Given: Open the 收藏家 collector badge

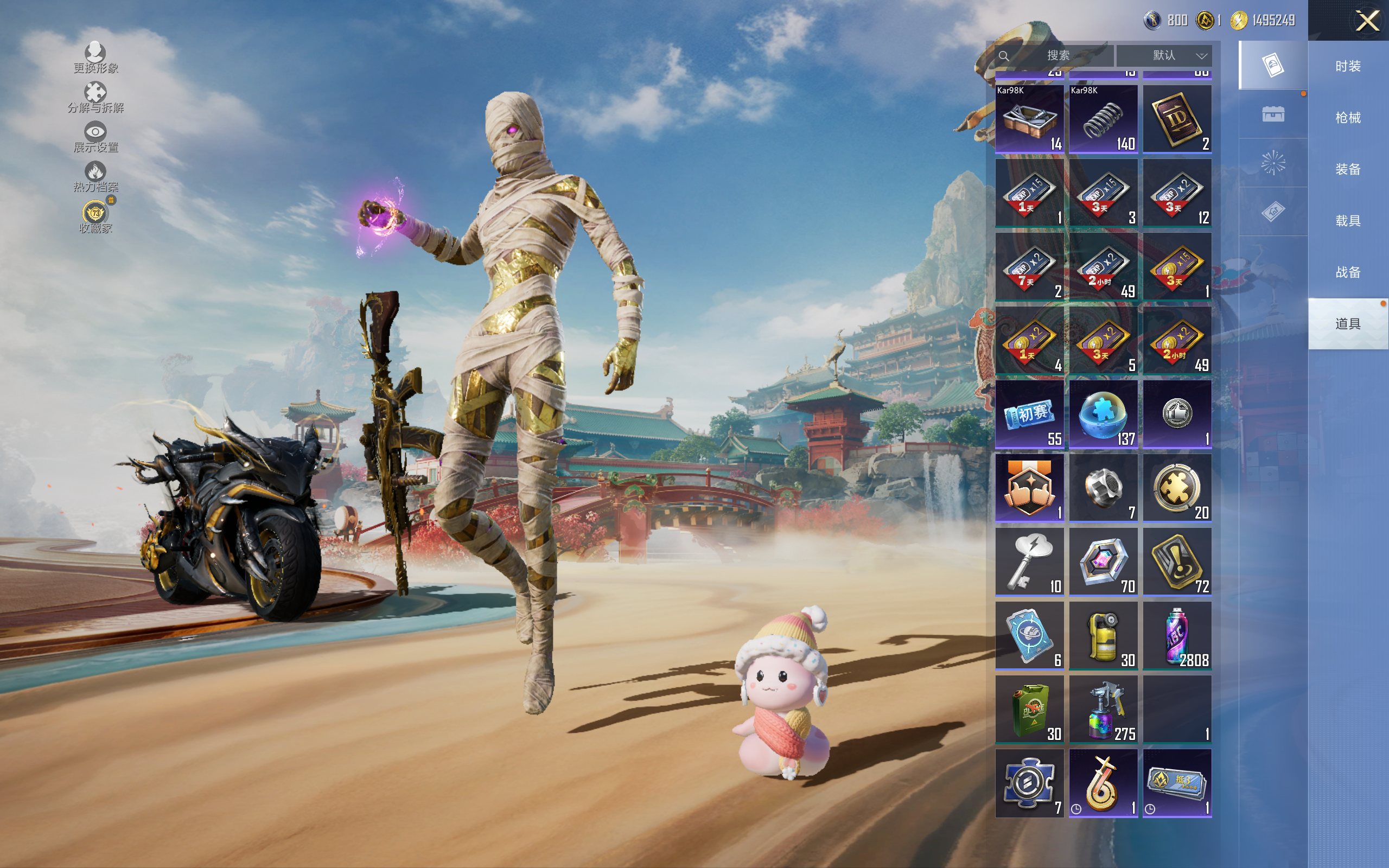Looking at the screenshot, I should point(95,217).
